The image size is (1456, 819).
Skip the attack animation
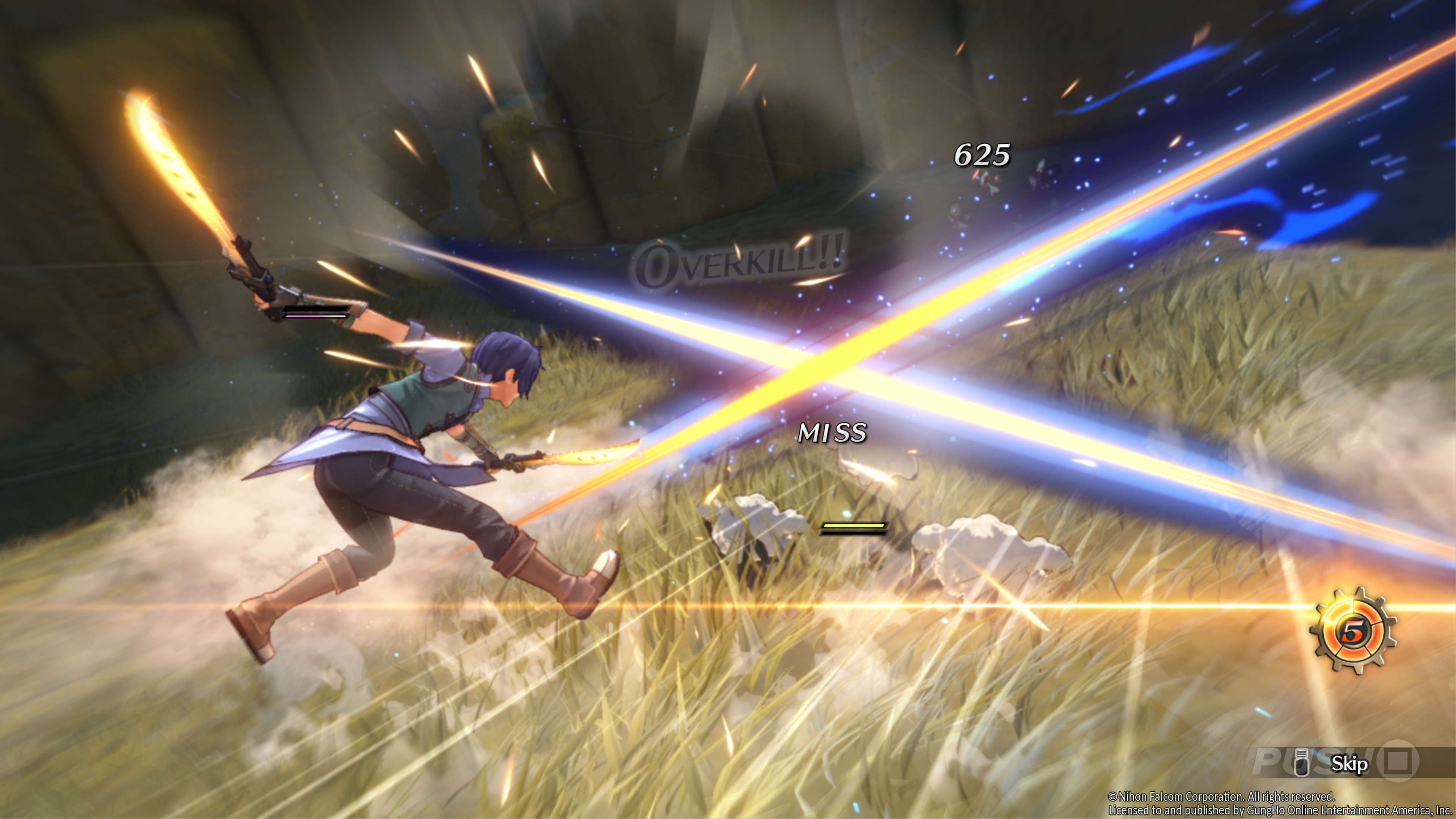(x=1349, y=764)
